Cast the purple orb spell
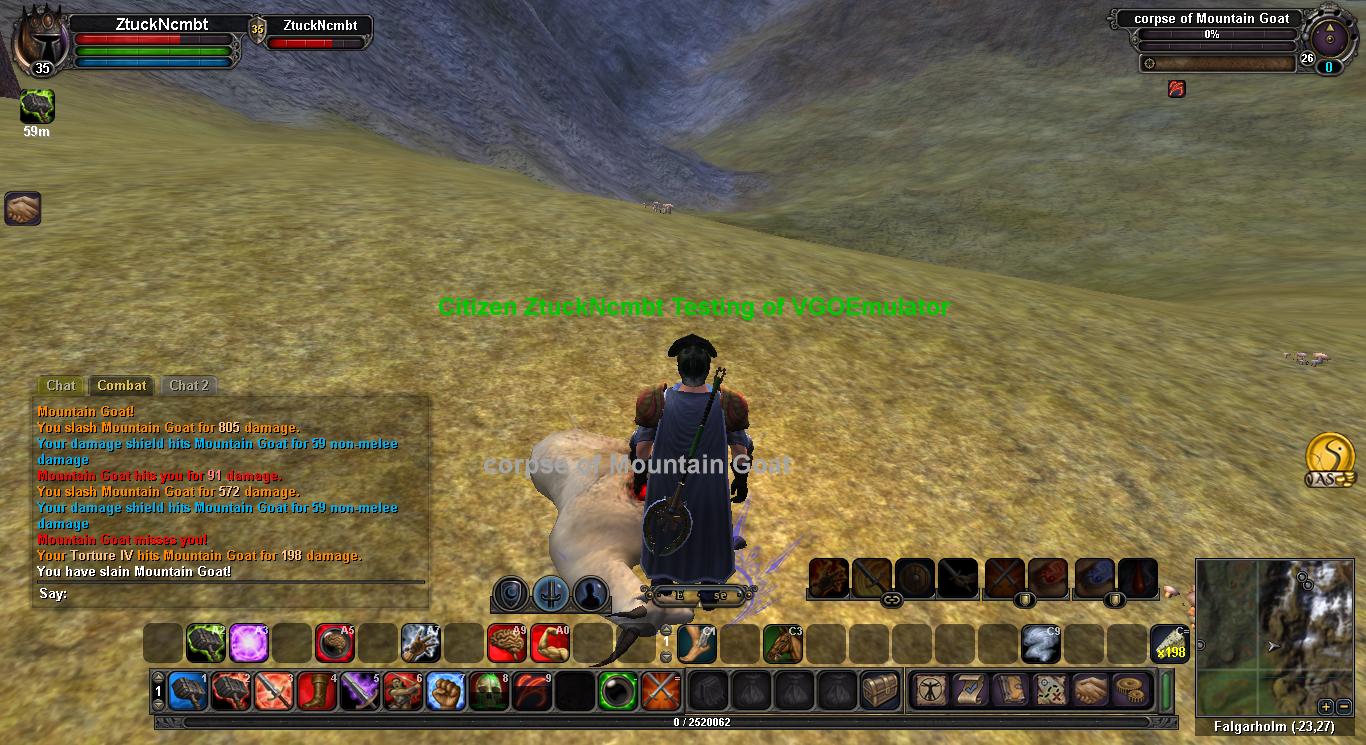This screenshot has width=1366, height=745. pos(248,643)
